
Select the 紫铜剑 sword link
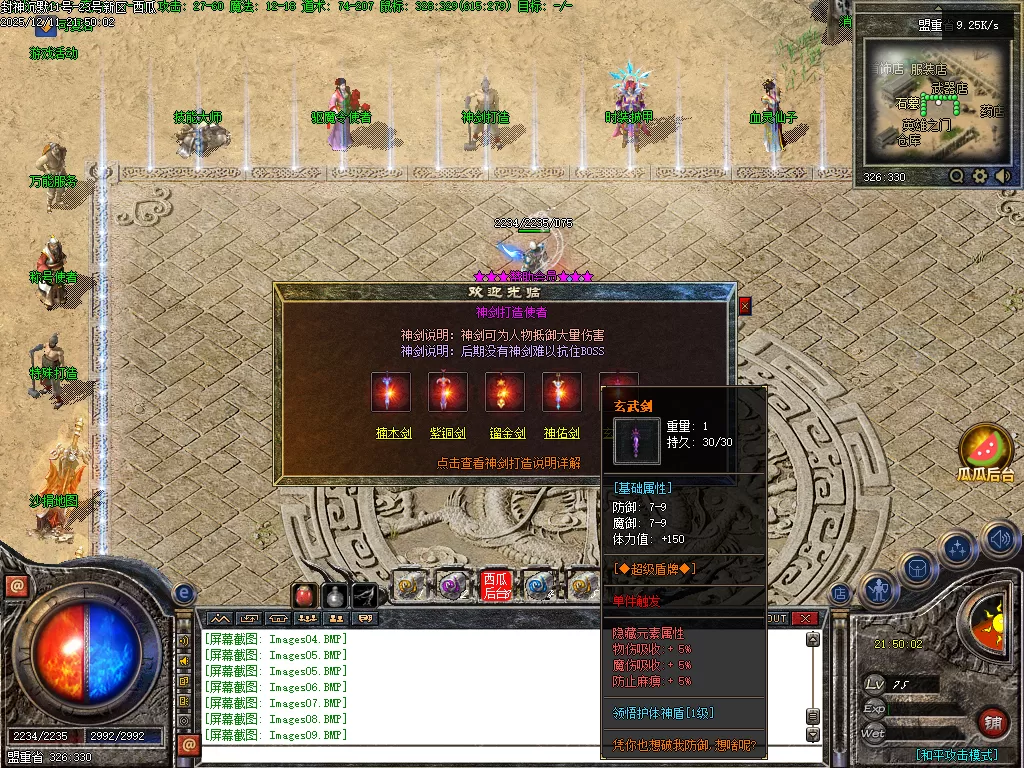[x=448, y=433]
